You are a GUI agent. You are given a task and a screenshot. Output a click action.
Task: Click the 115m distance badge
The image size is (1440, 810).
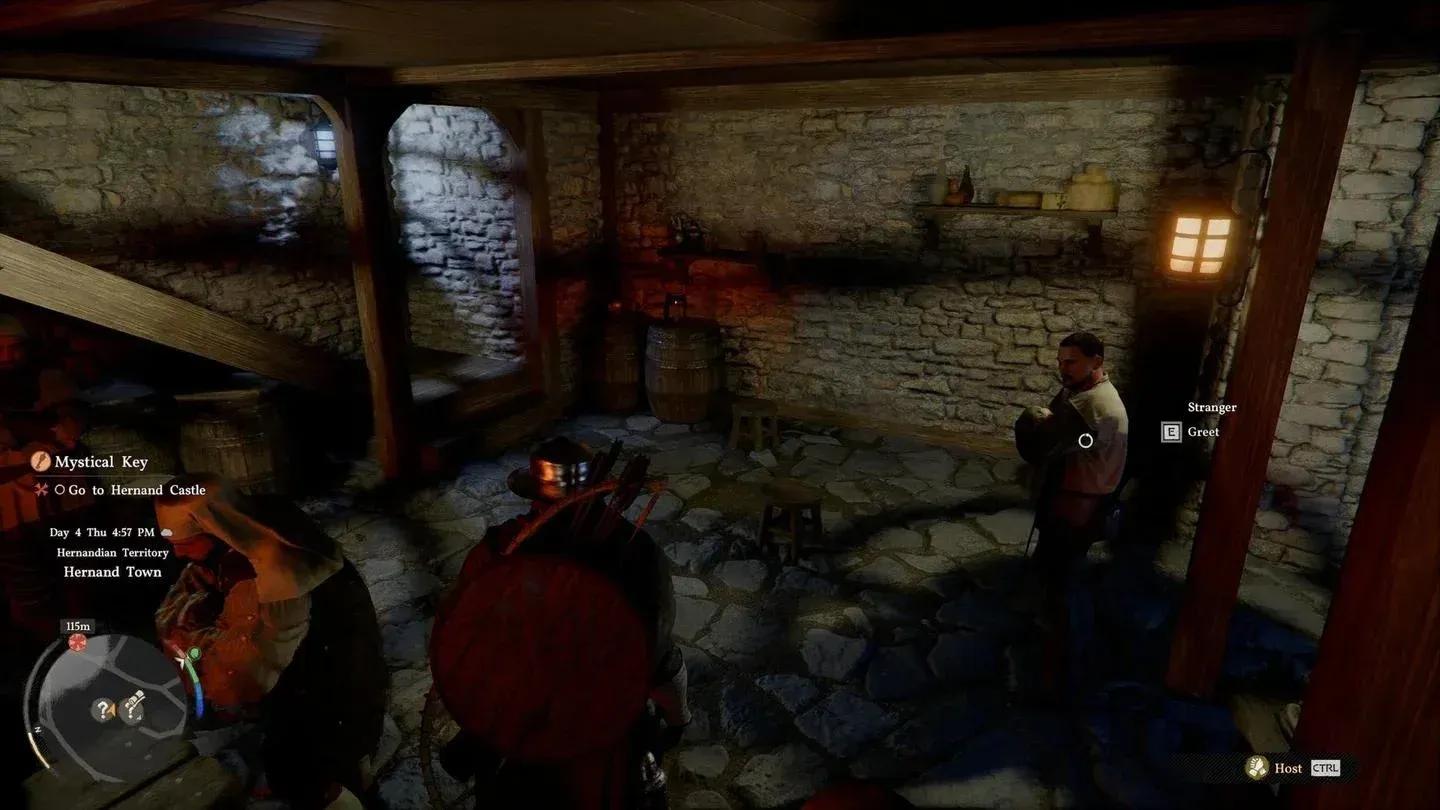78,625
